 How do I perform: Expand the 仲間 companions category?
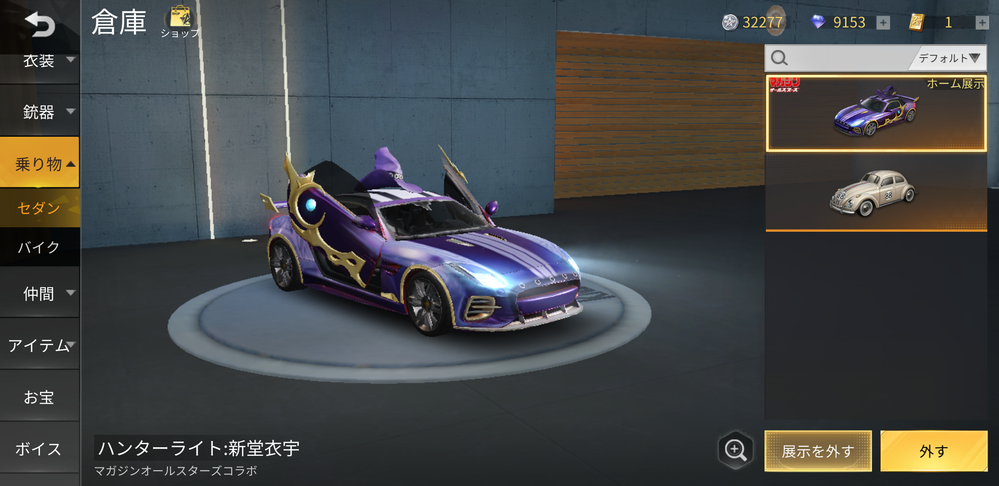40,294
